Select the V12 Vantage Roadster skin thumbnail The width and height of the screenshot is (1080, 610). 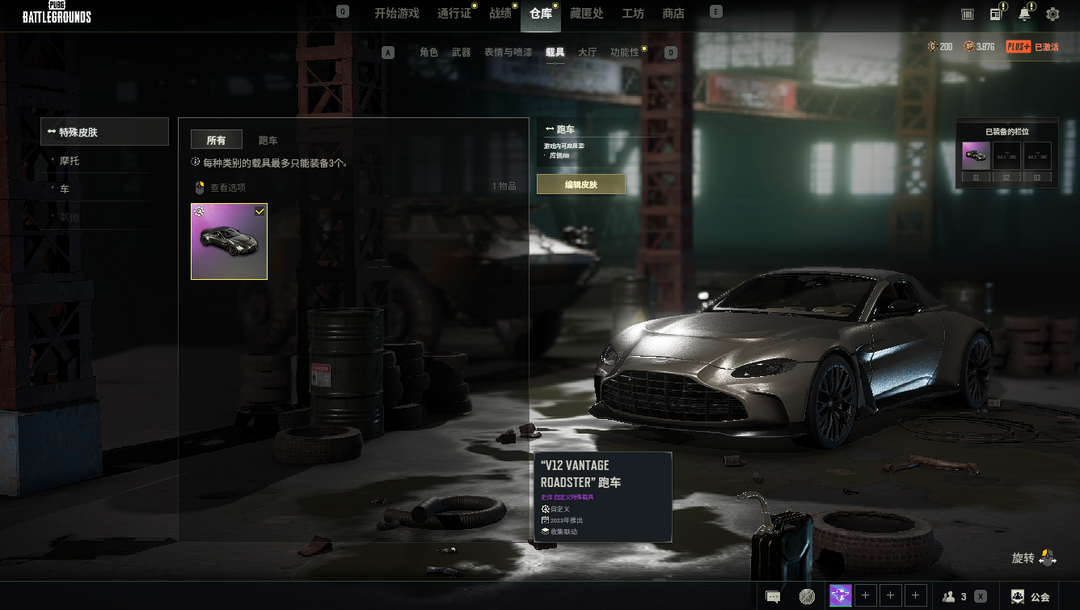point(229,241)
